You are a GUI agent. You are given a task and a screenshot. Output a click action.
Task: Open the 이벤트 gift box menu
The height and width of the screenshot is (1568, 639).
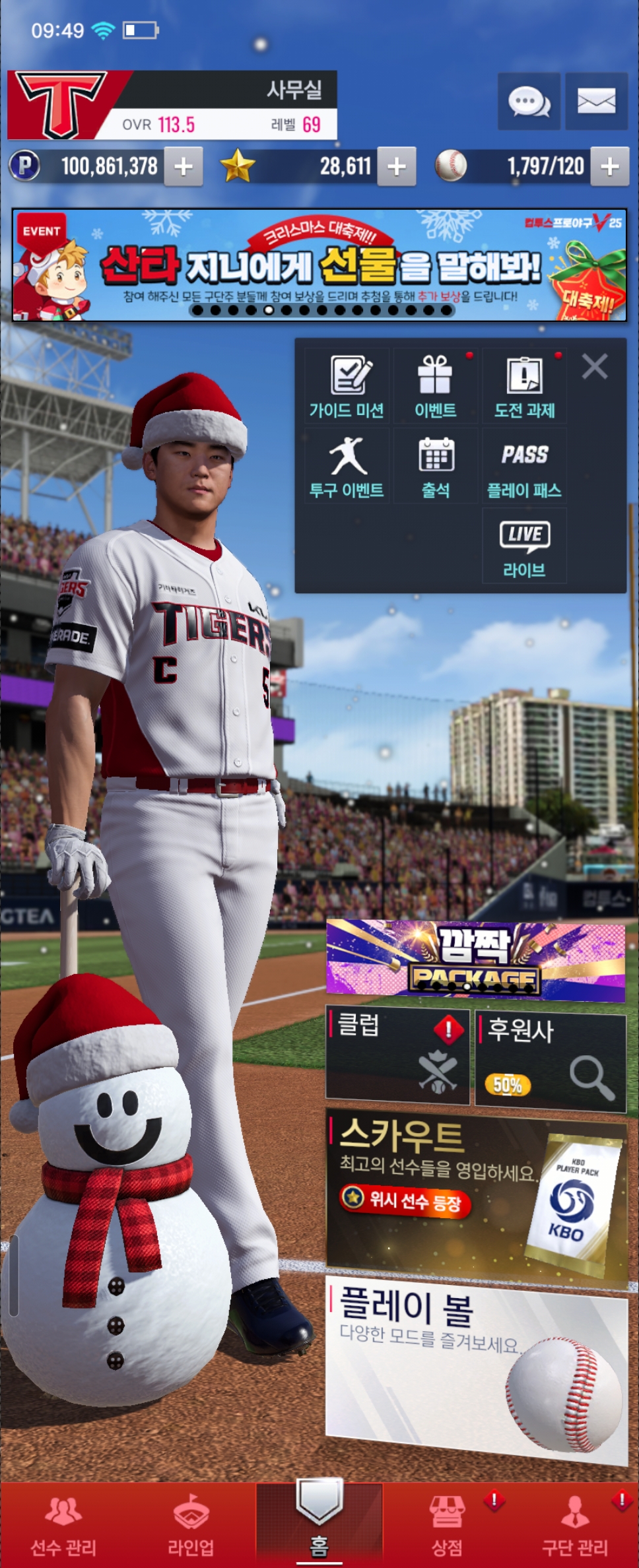436,387
